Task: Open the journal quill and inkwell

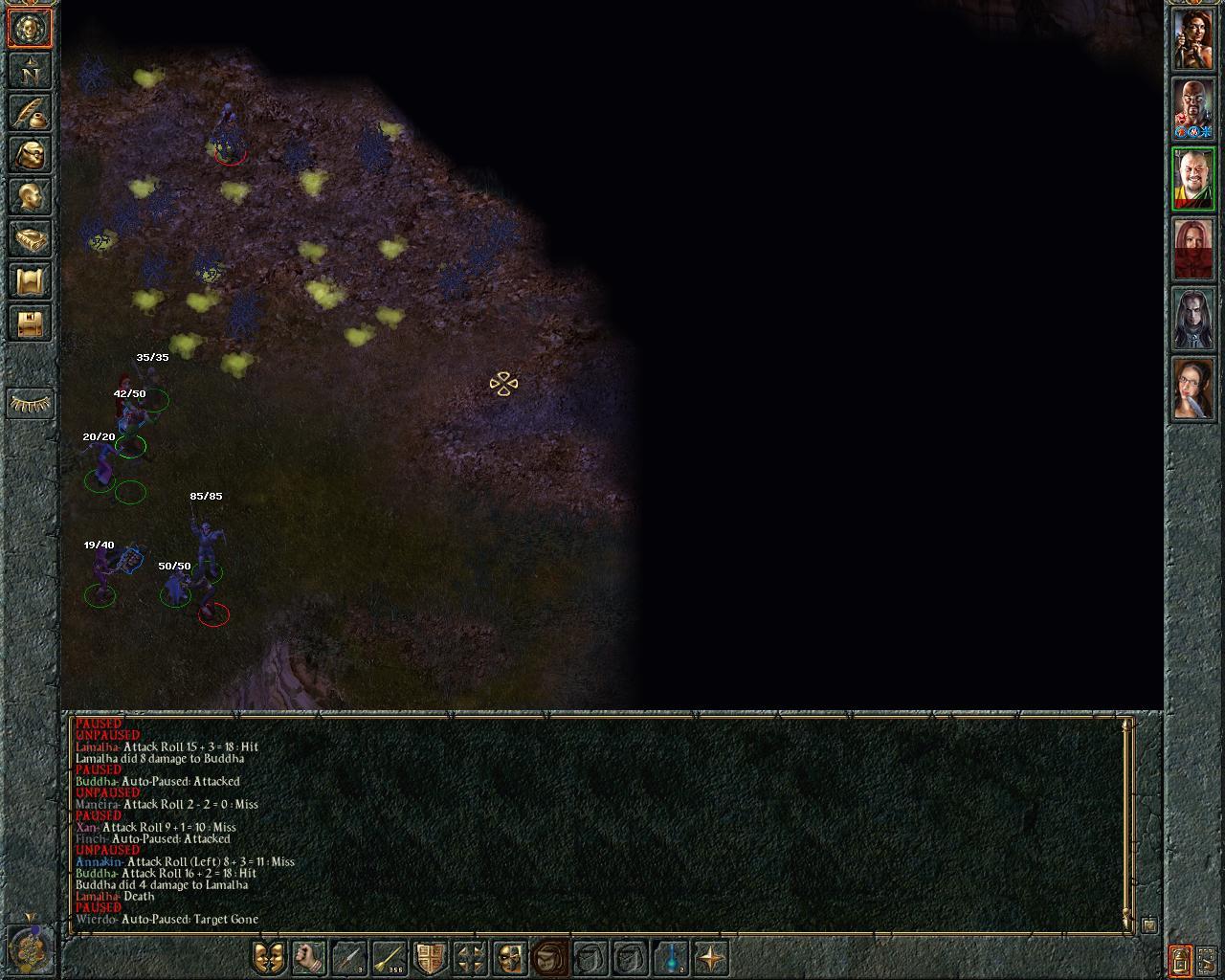Action: point(31,113)
